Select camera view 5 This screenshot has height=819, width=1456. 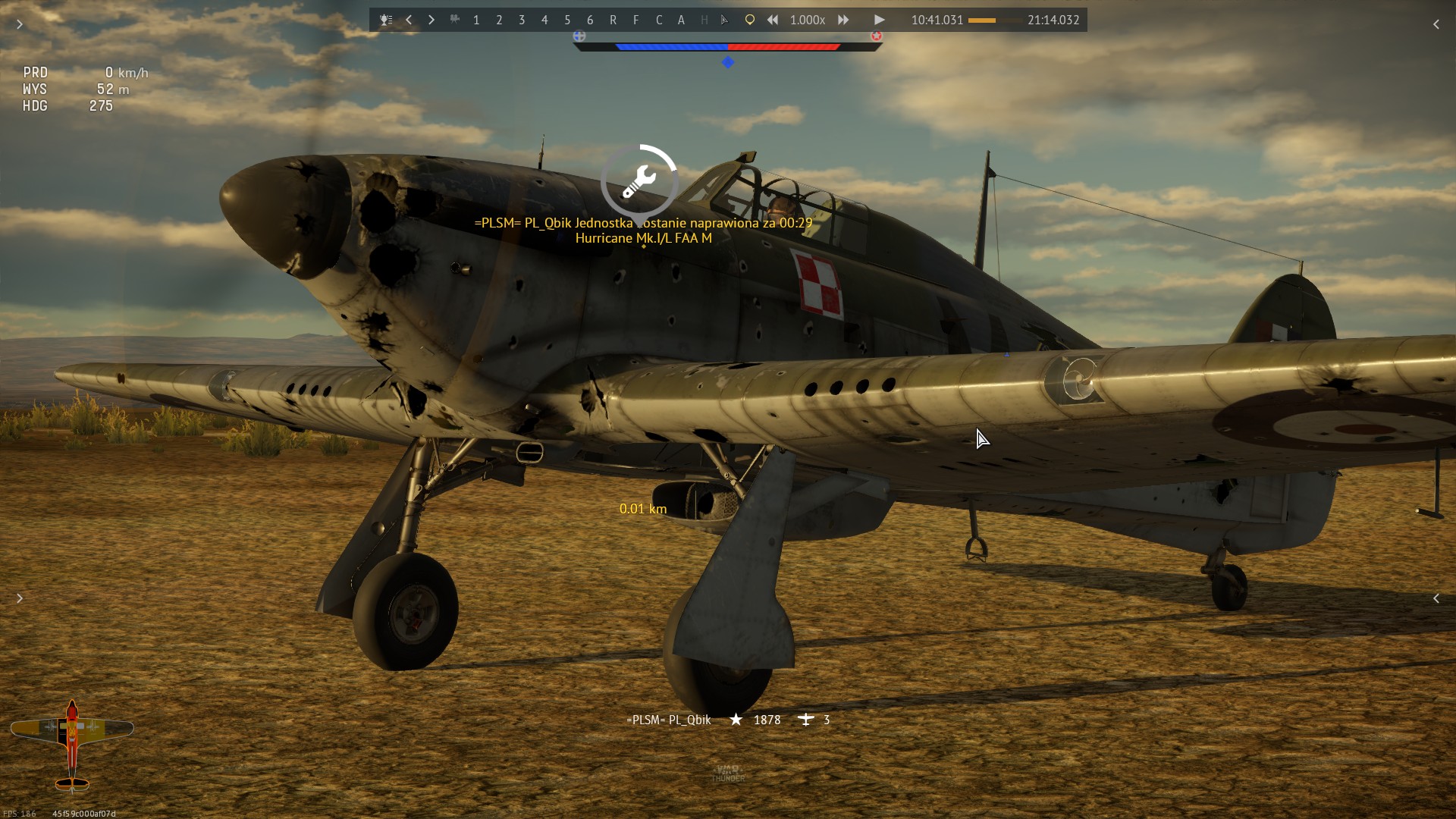567,20
